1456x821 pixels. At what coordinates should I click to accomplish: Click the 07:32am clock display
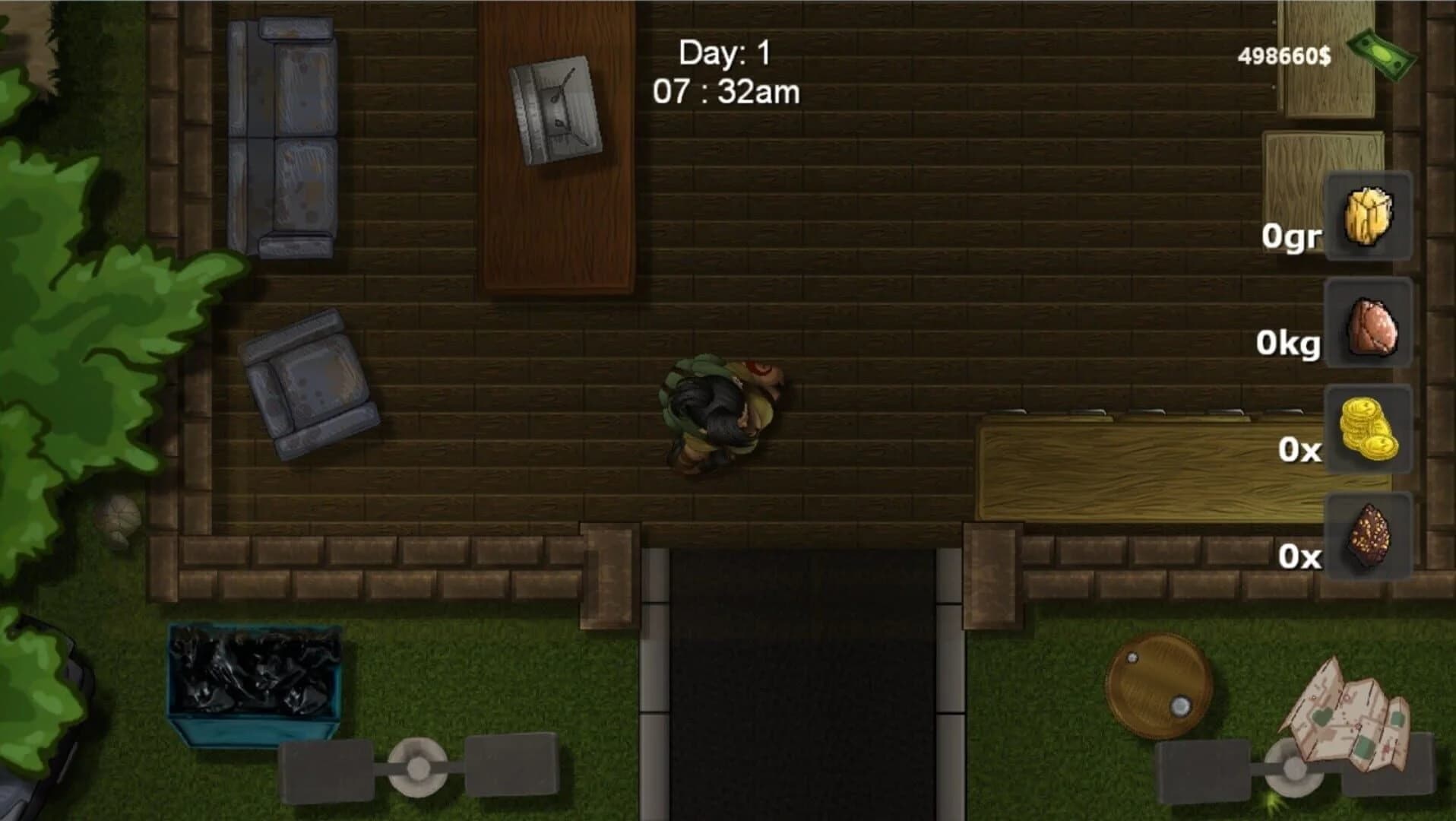point(726,93)
